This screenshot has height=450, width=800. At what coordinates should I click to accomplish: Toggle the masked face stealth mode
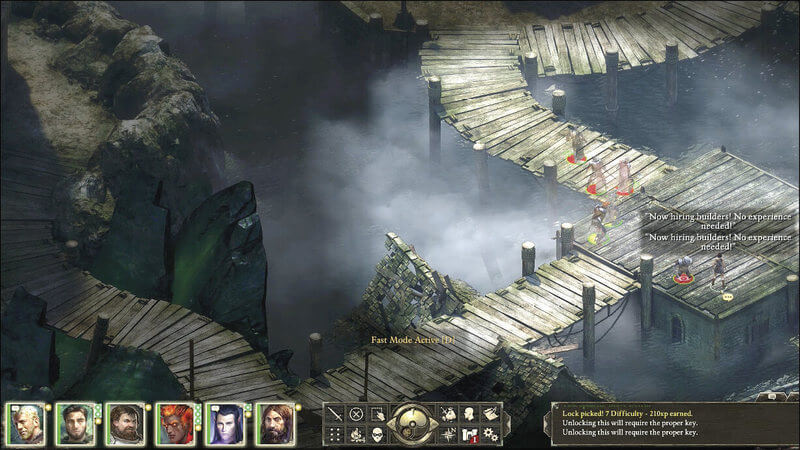coord(378,435)
